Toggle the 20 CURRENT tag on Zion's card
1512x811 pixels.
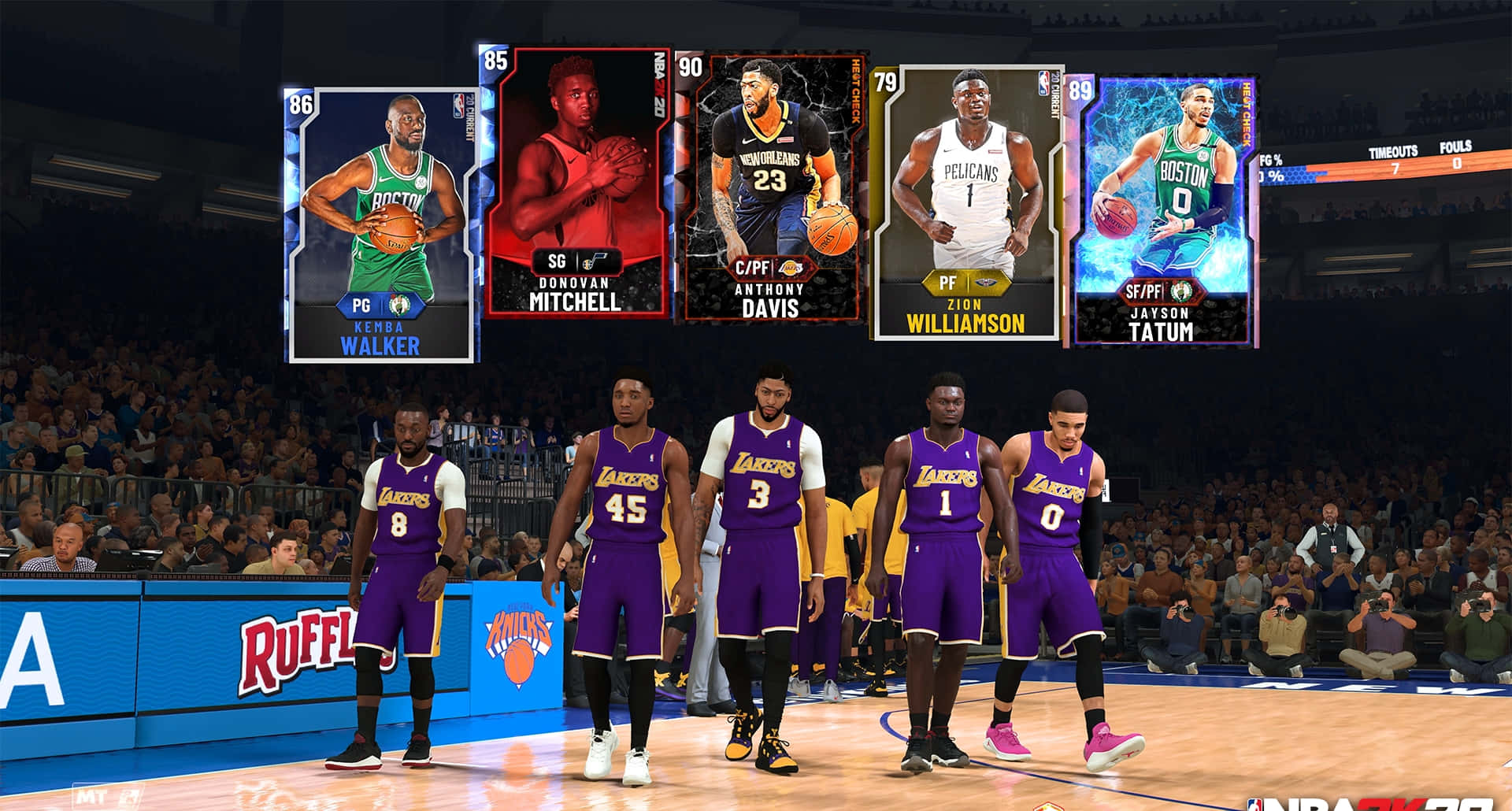point(1054,98)
